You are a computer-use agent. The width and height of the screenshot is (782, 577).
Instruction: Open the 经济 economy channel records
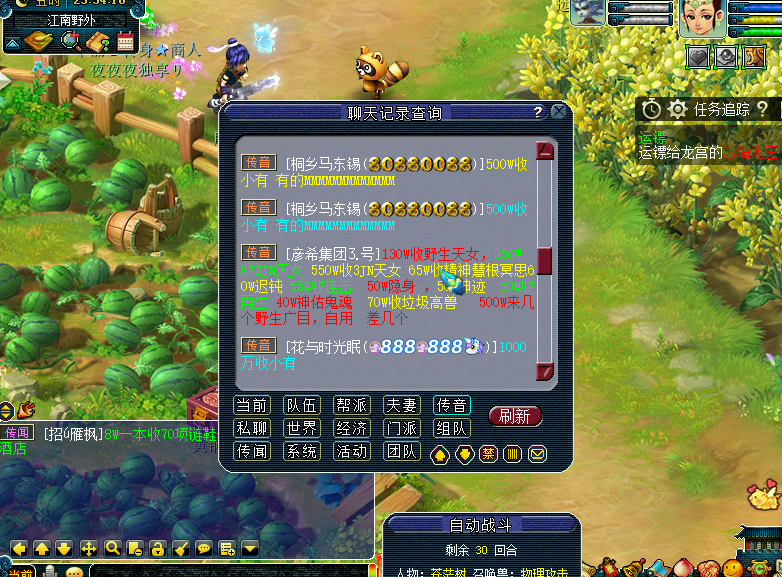point(352,428)
